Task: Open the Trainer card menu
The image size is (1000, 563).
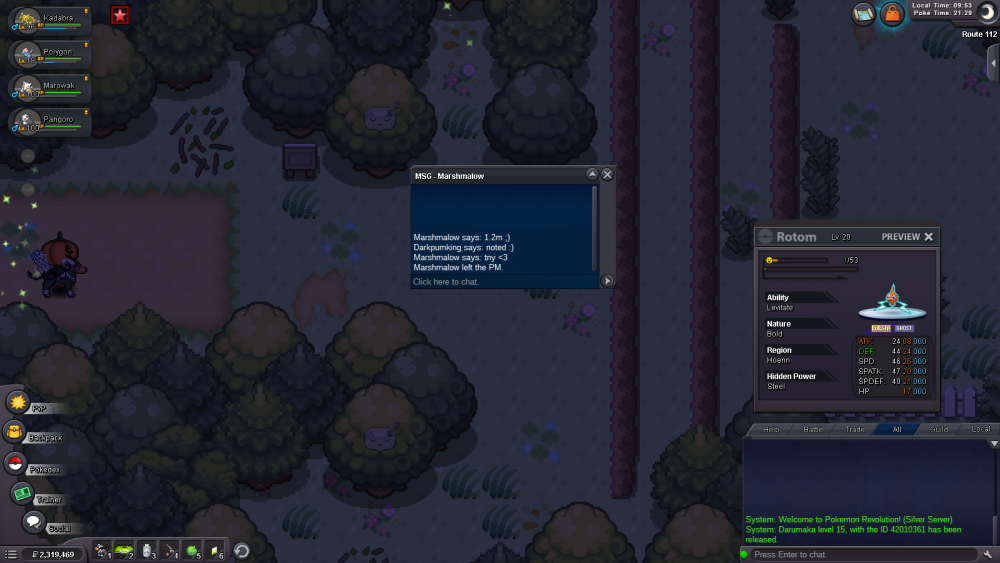Action: [22, 493]
